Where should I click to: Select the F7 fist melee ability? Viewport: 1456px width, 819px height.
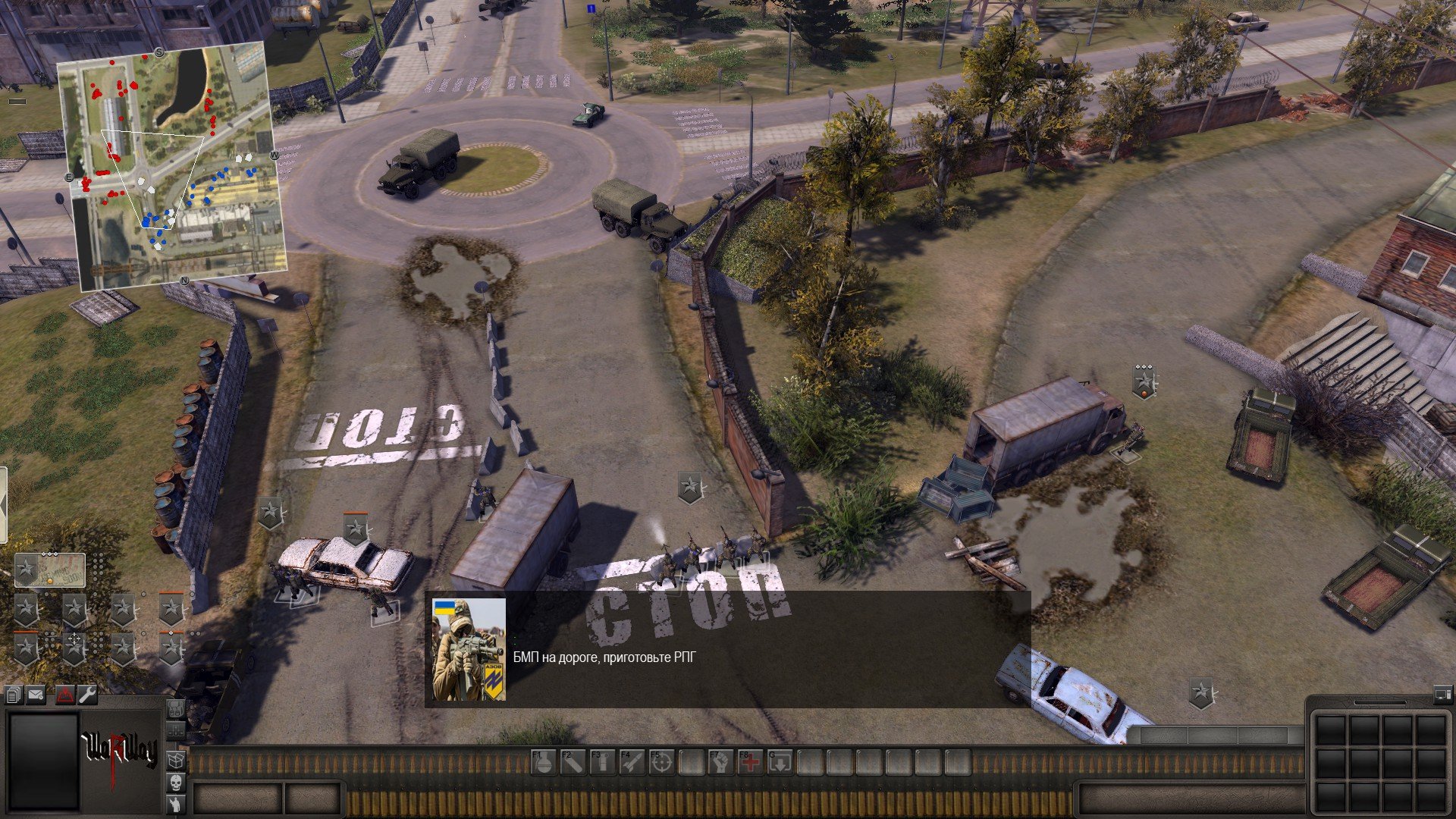(720, 762)
